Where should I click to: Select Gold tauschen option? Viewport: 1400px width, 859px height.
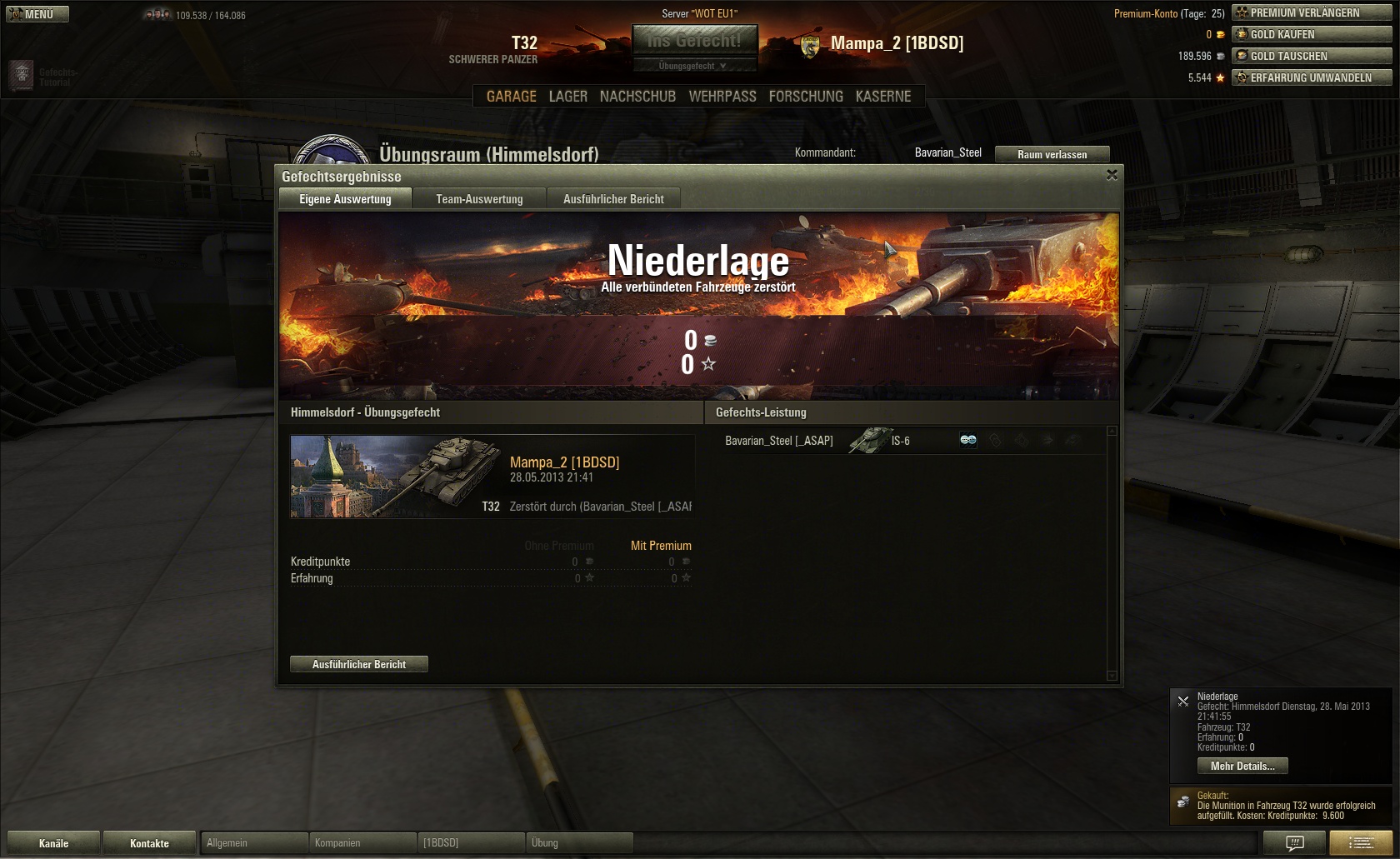click(x=1312, y=56)
